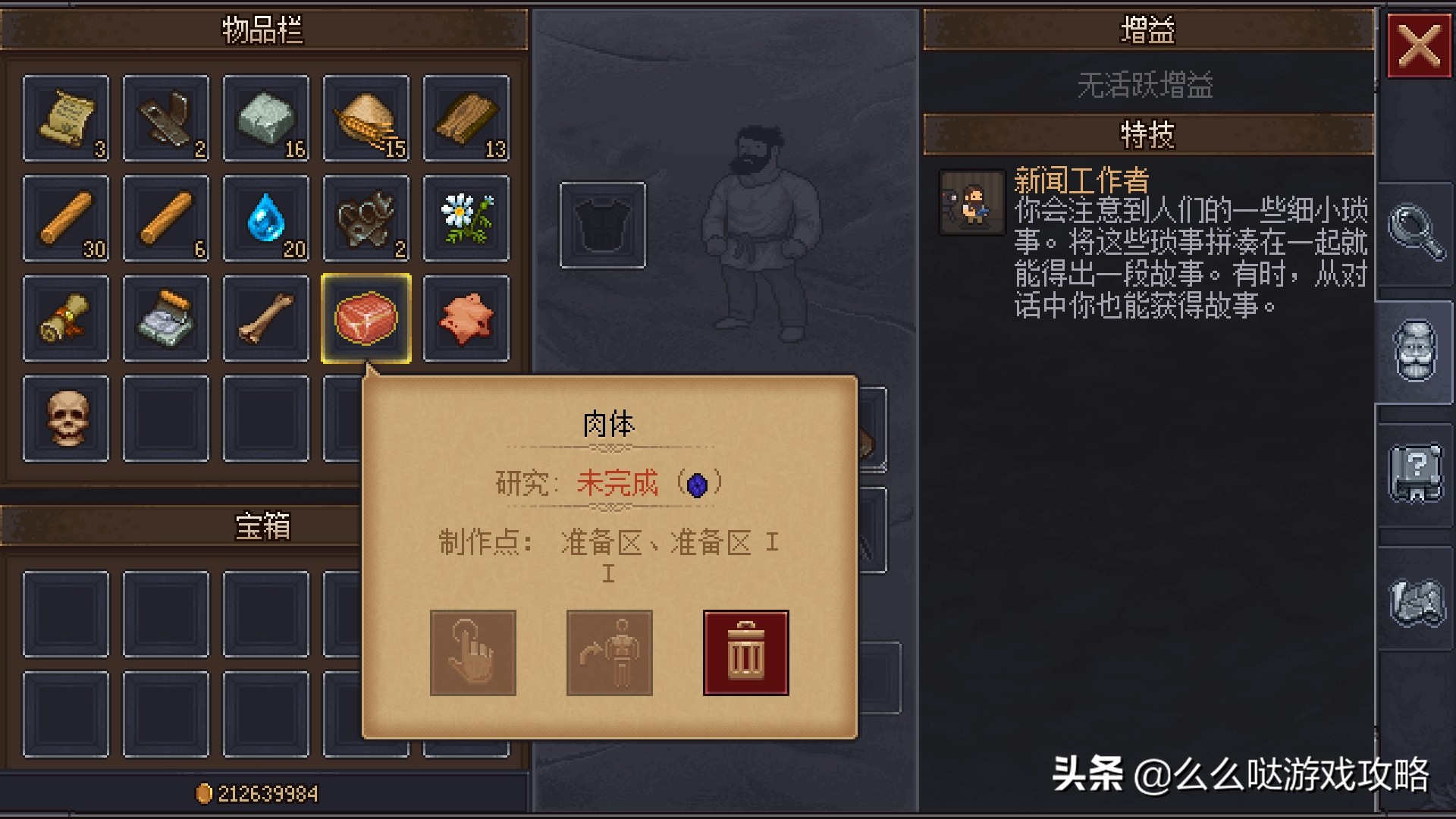Click an empty 宝箱 treasure slot

(66, 613)
